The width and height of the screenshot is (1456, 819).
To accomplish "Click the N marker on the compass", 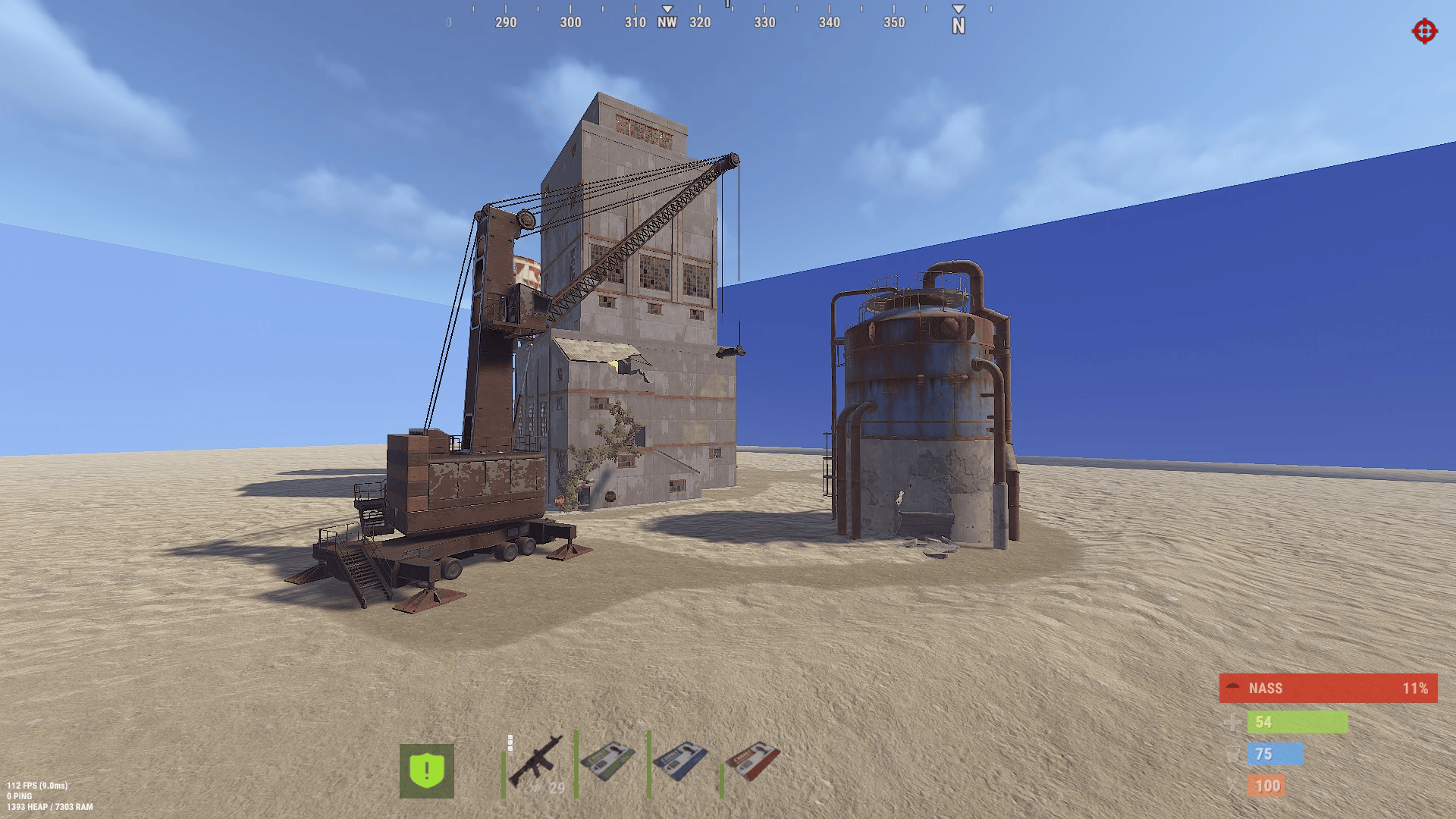I will point(958,24).
